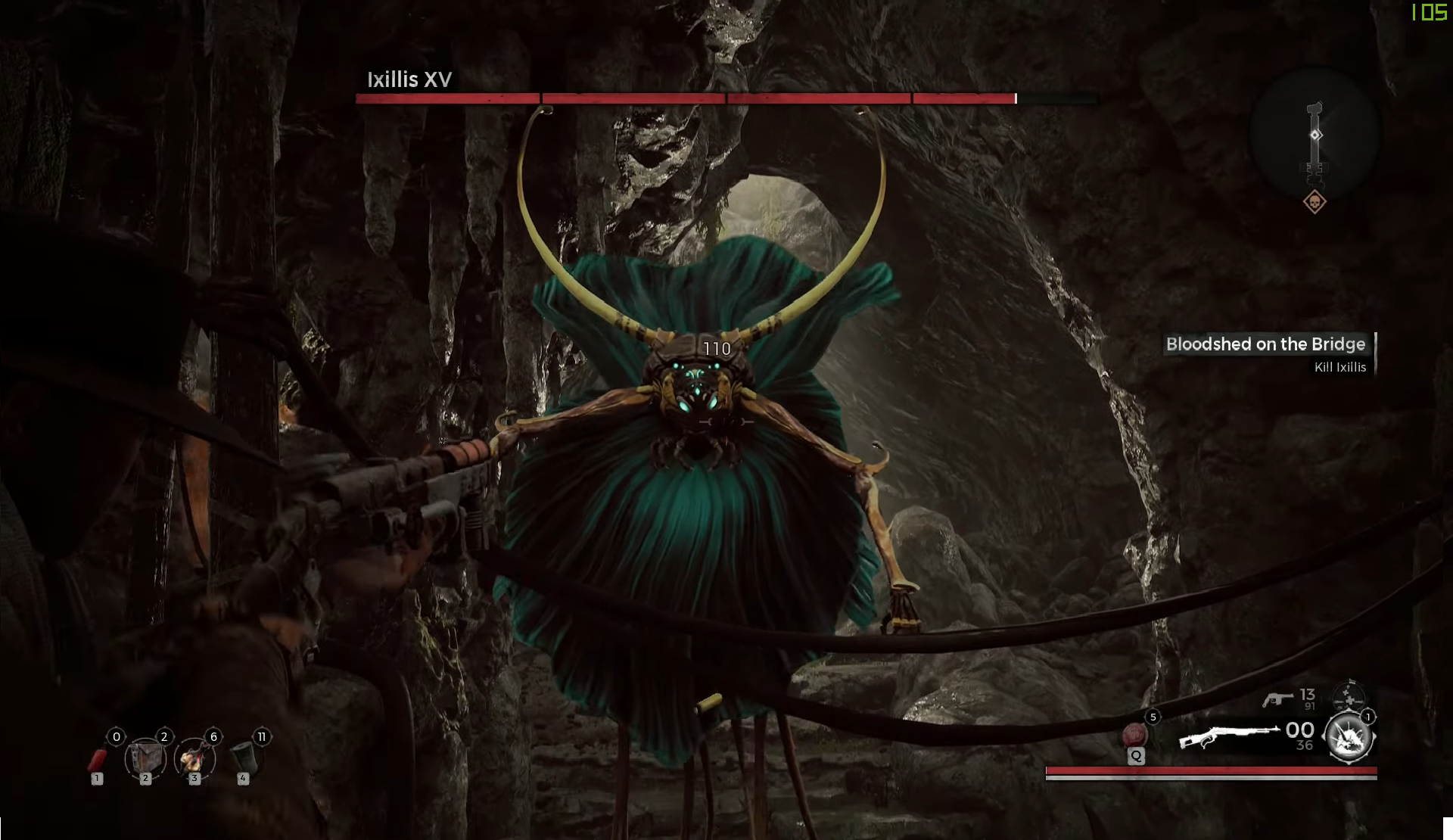
Task: Select the flaming bottle consumable slot
Action: [x=194, y=758]
